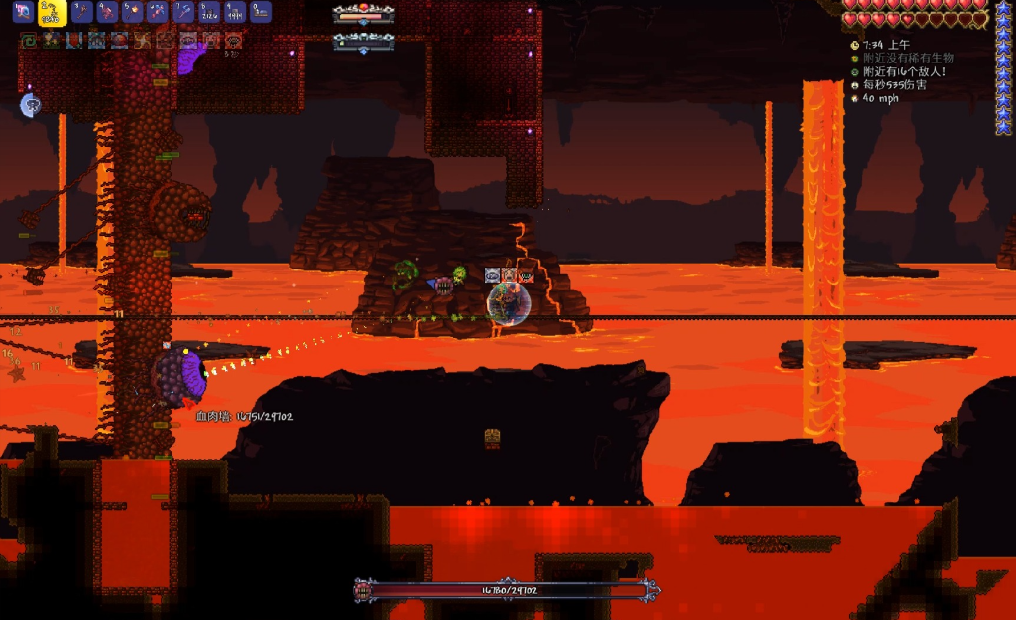
Task: Select the block stack in hotbar slot 8
Action: [x=209, y=12]
